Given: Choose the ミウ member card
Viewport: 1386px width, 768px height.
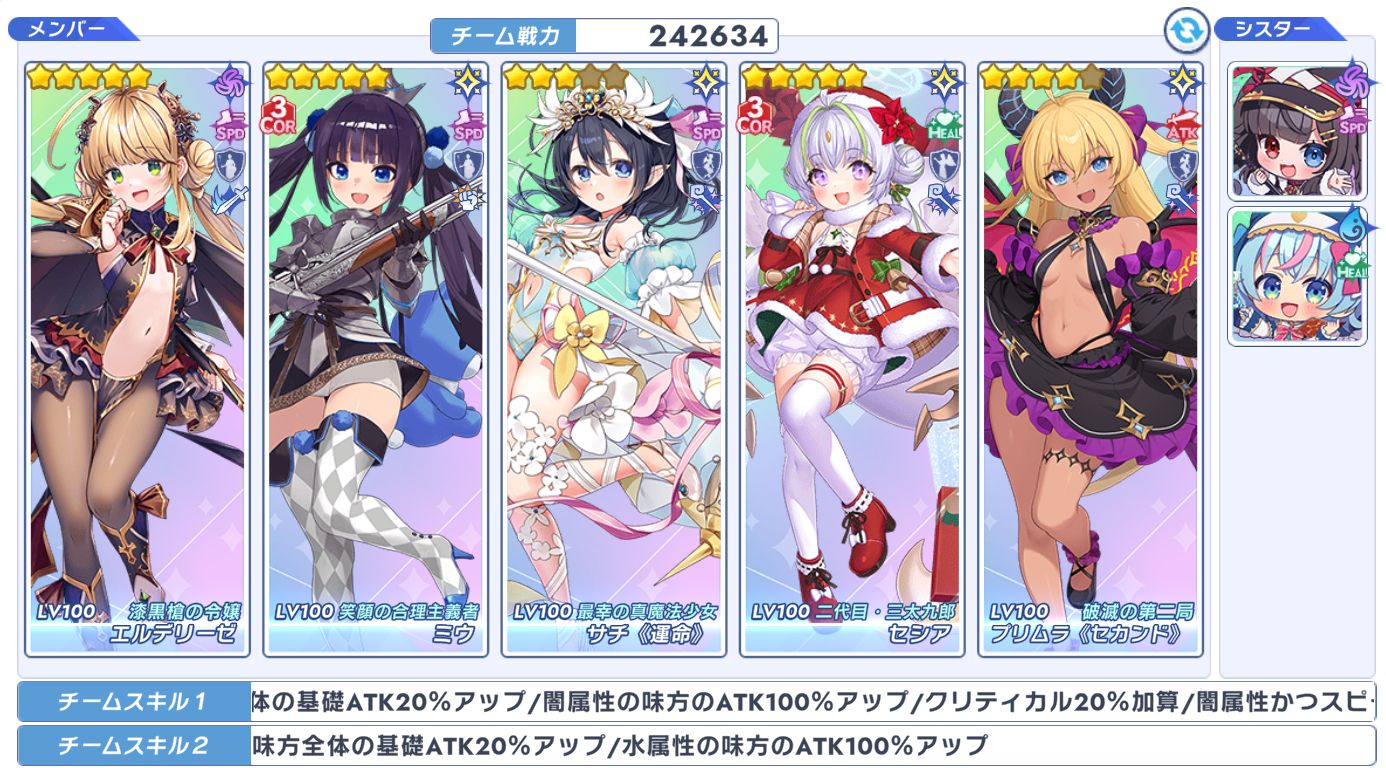Looking at the screenshot, I should pyautogui.click(x=375, y=360).
